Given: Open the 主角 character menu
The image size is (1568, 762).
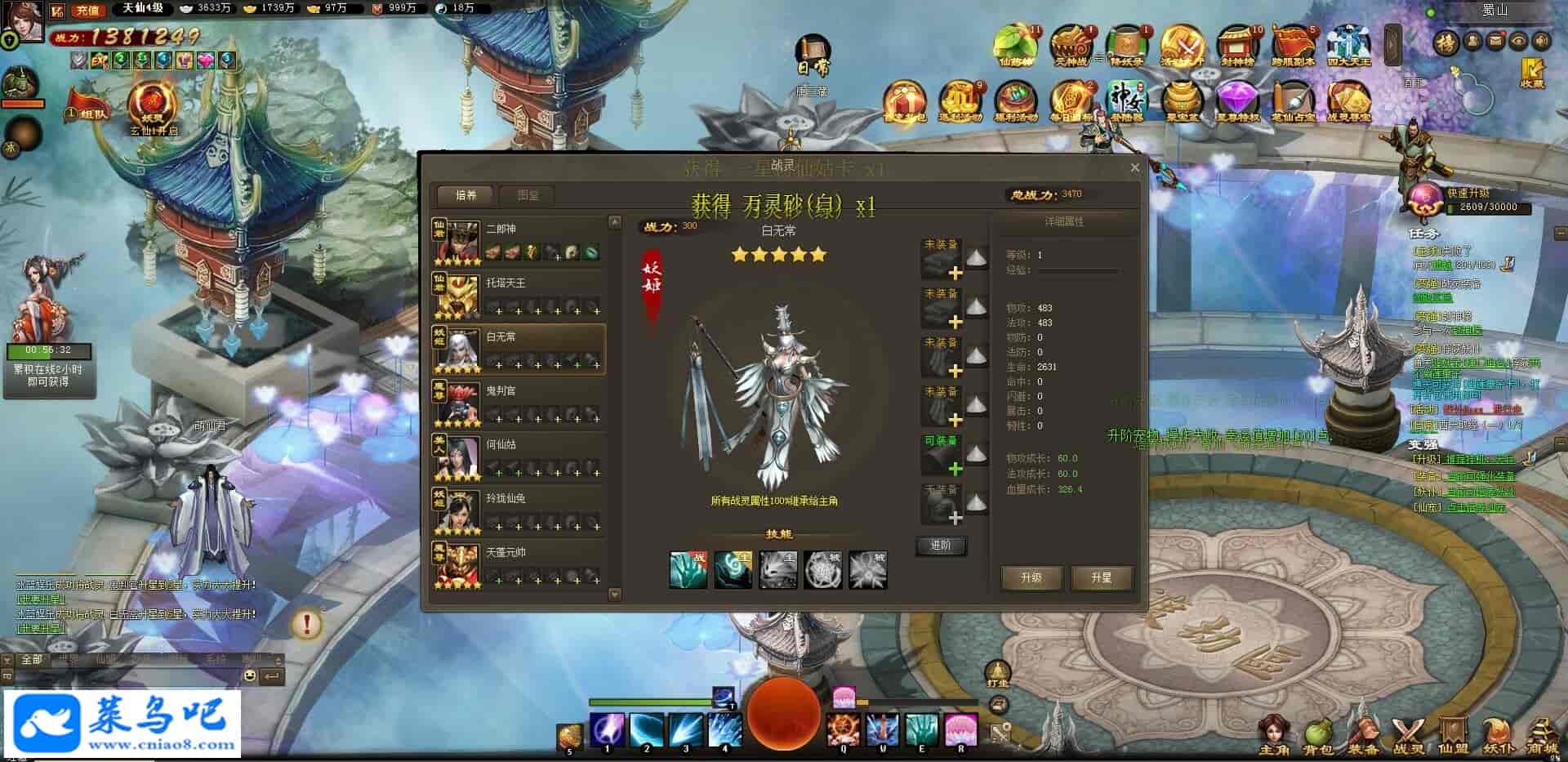Looking at the screenshot, I should (x=1273, y=736).
